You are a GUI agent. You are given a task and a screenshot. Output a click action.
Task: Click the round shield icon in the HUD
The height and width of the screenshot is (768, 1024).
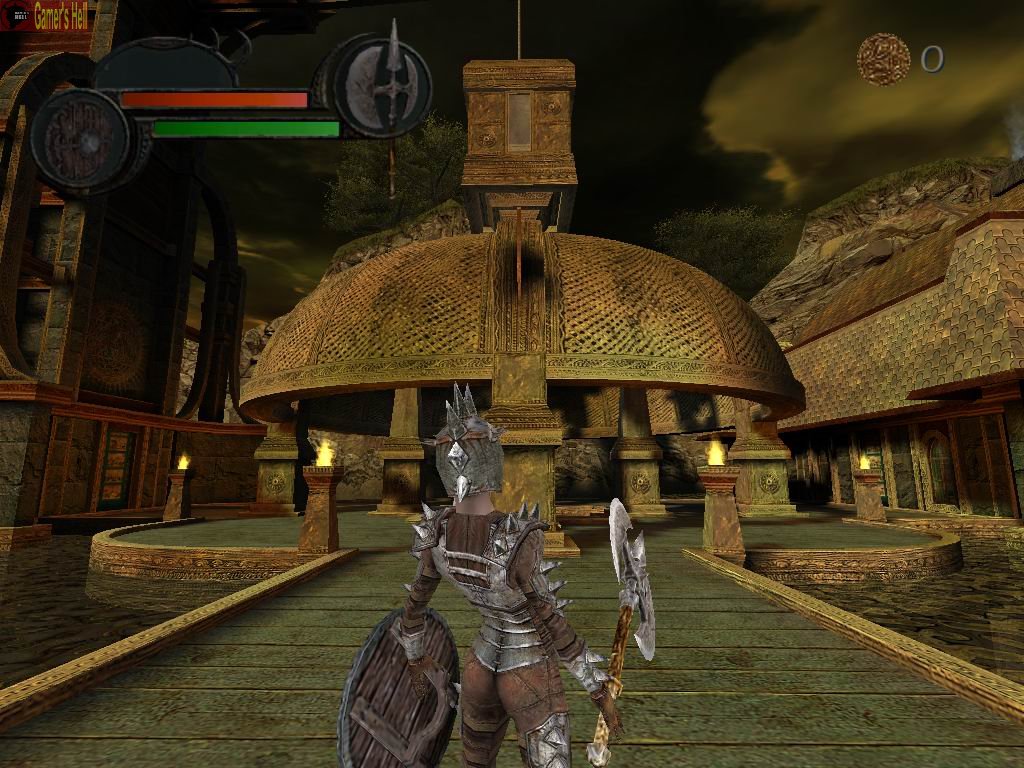click(x=80, y=140)
